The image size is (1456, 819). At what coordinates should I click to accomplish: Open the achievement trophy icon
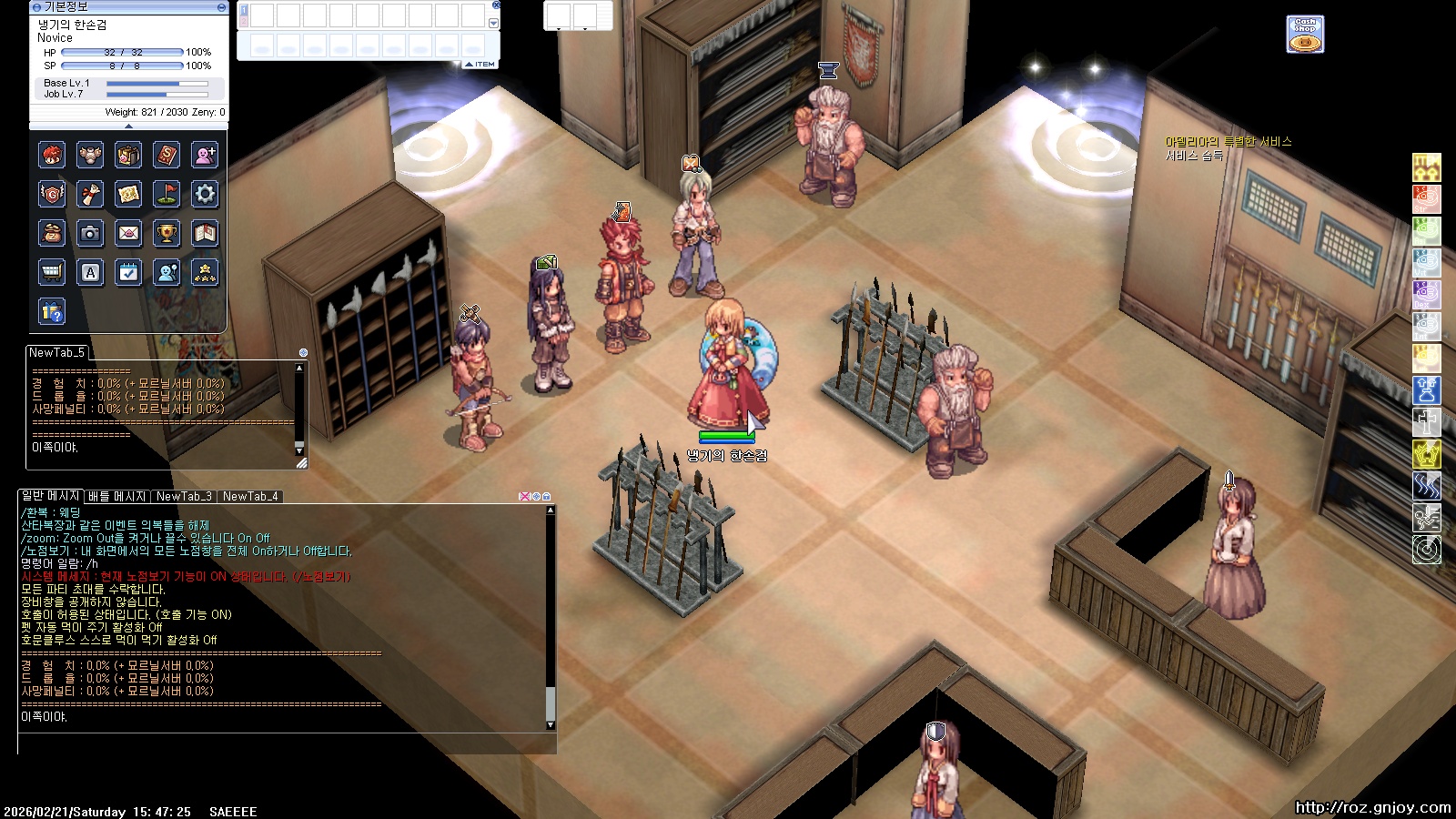(x=167, y=233)
